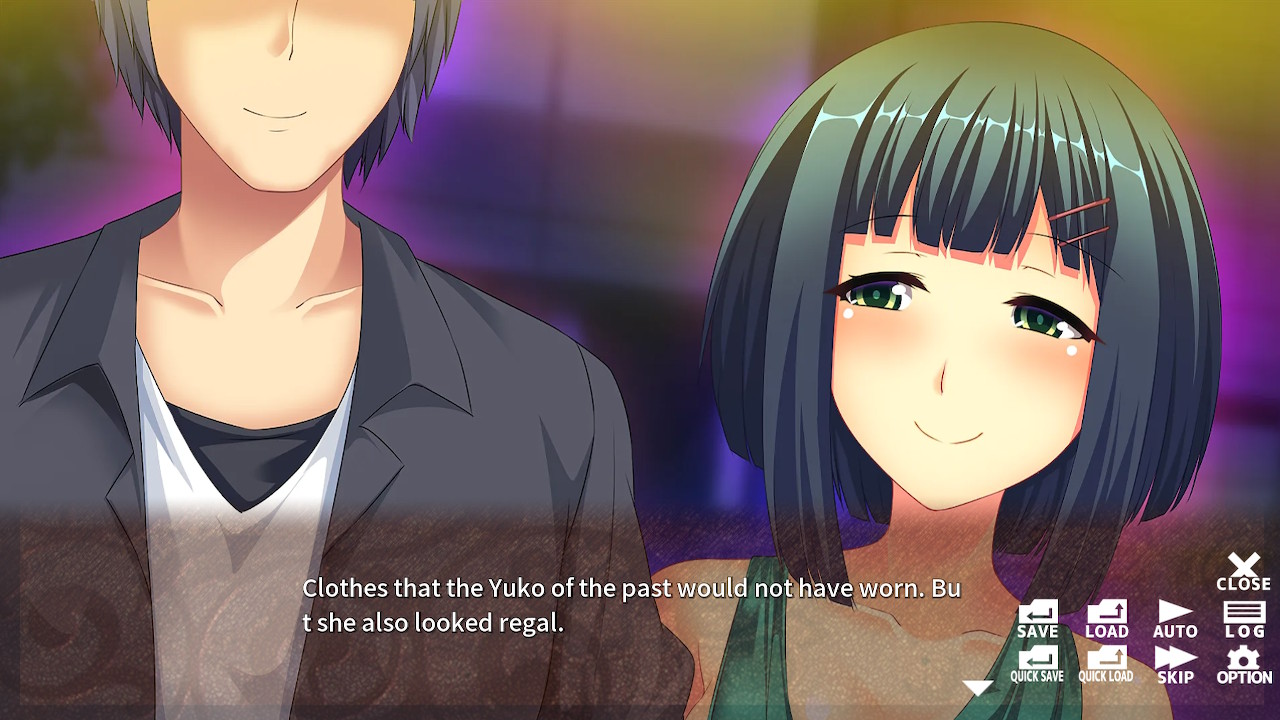
Task: Toggle fast-forward text skipping
Action: 1175,660
